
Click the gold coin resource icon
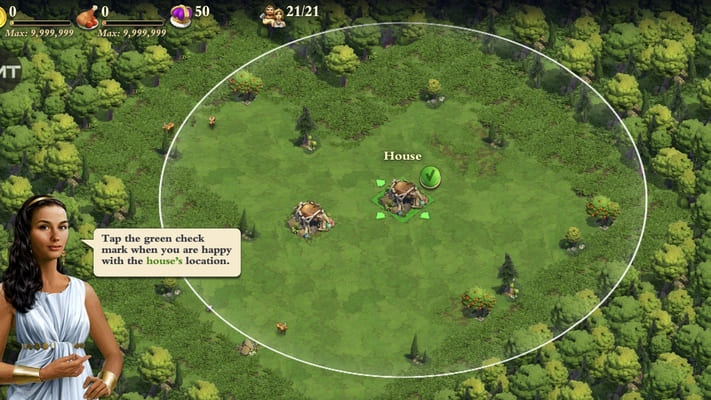pyautogui.click(x=3, y=14)
